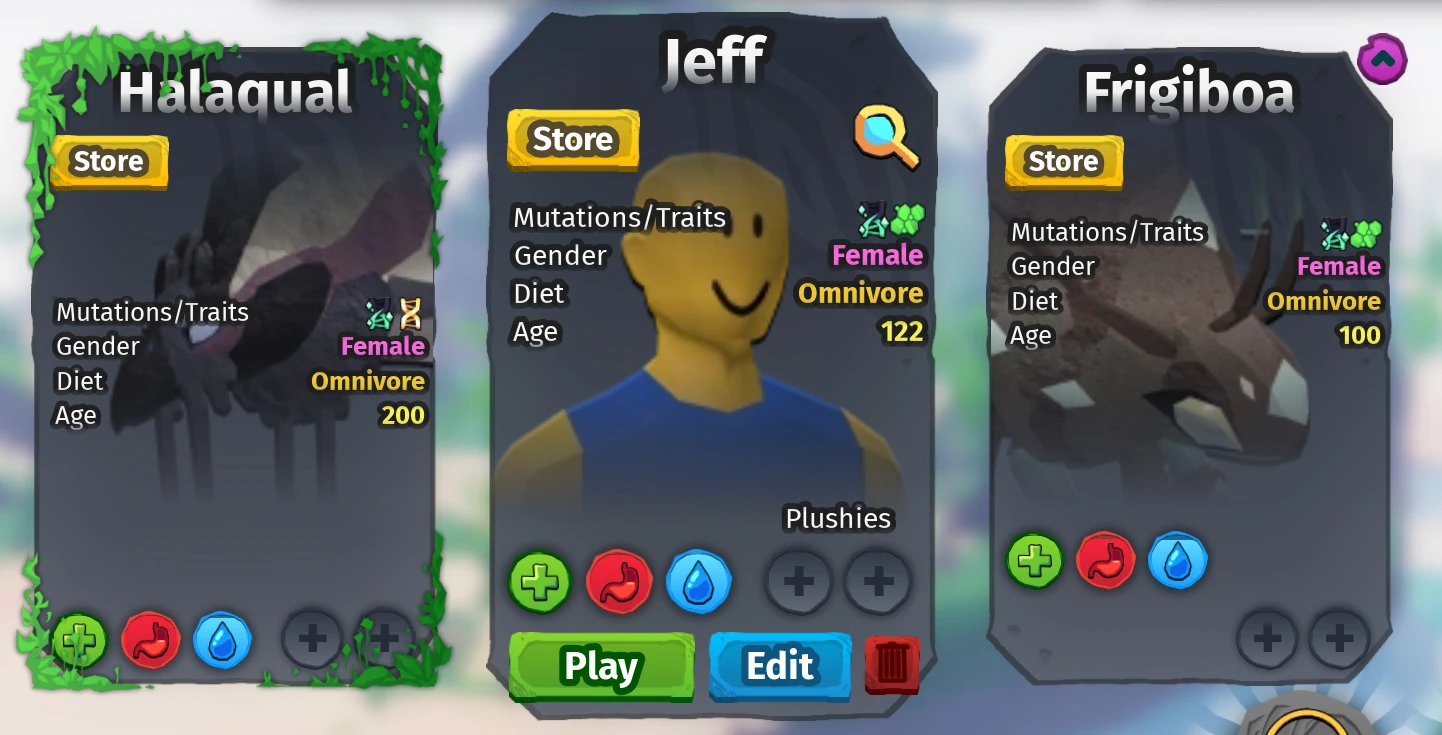Click the blue thirst droplet icon on Jeff's card
The width and height of the screenshot is (1442, 735).
click(x=699, y=581)
